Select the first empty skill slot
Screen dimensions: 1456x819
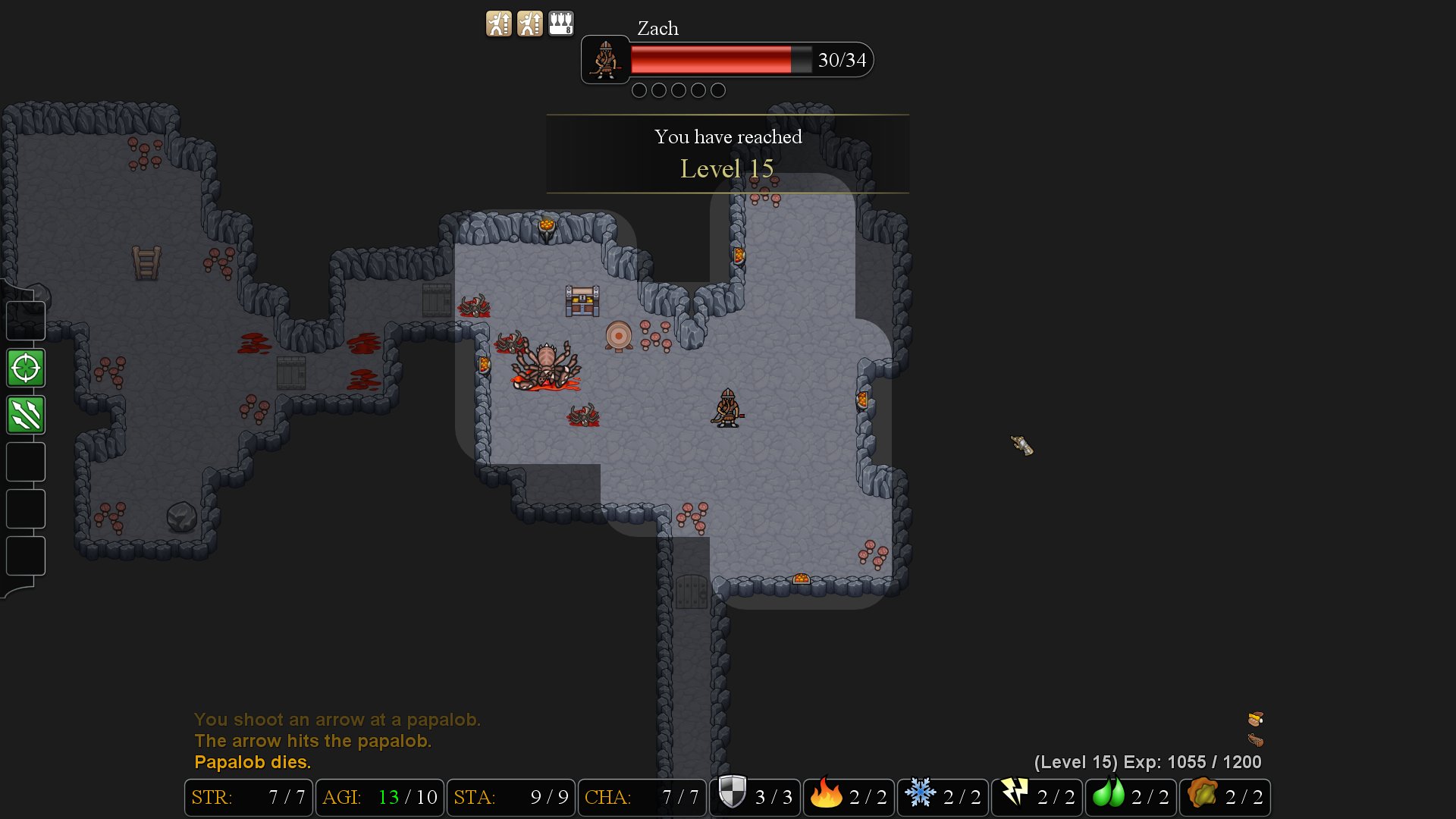[x=25, y=462]
